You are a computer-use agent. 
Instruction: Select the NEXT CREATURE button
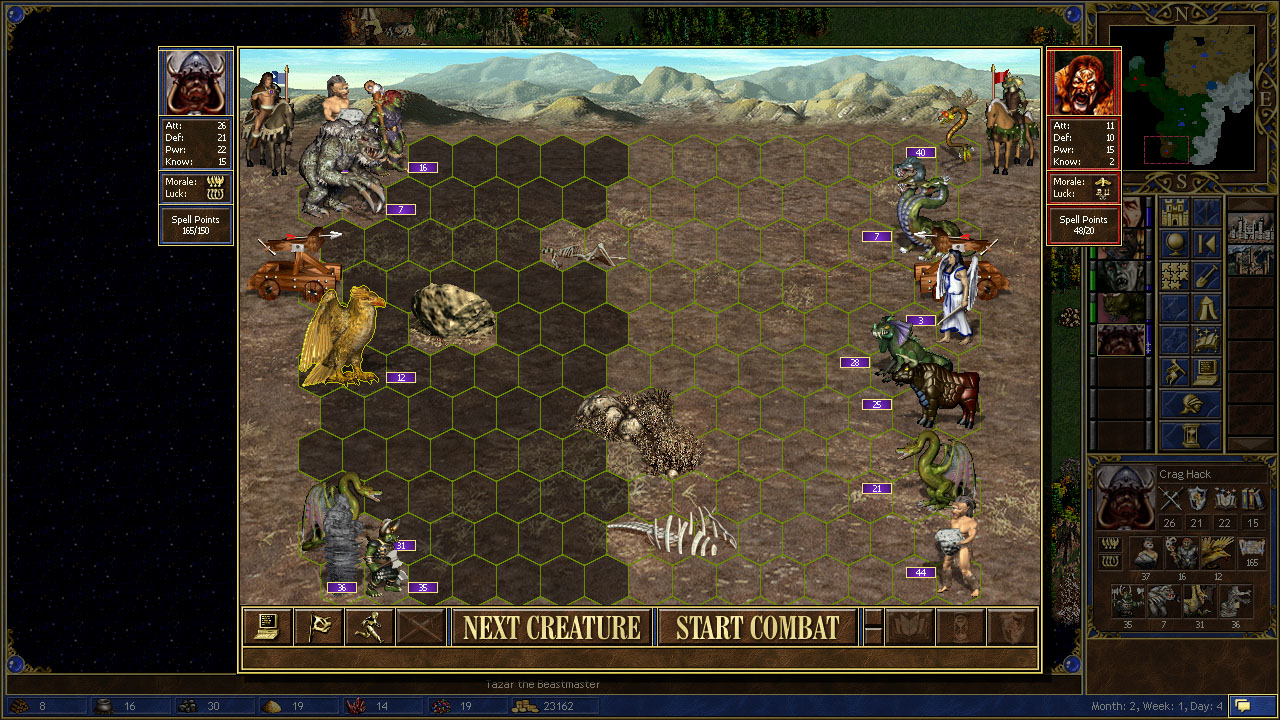[551, 628]
